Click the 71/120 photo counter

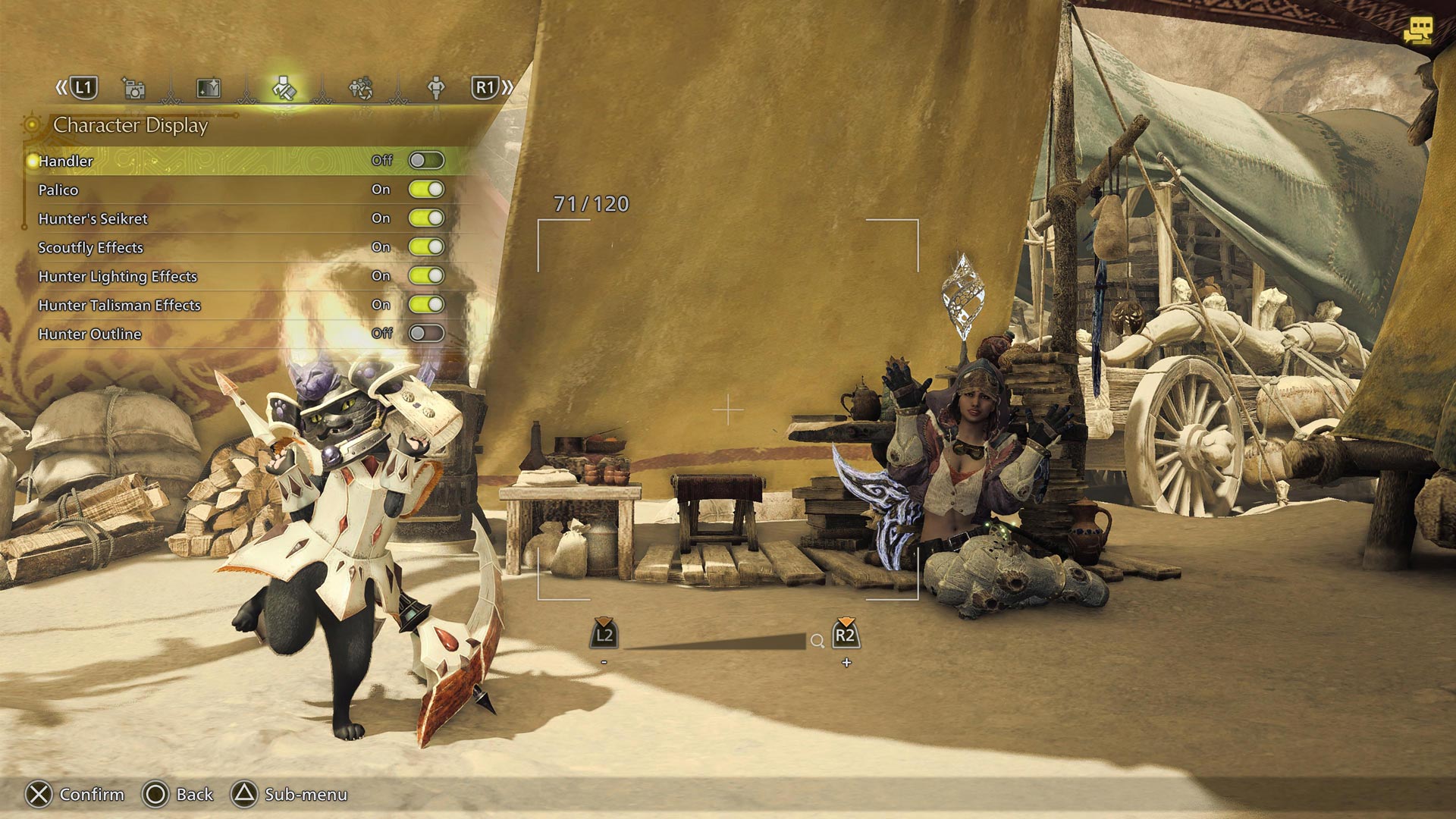pyautogui.click(x=592, y=203)
